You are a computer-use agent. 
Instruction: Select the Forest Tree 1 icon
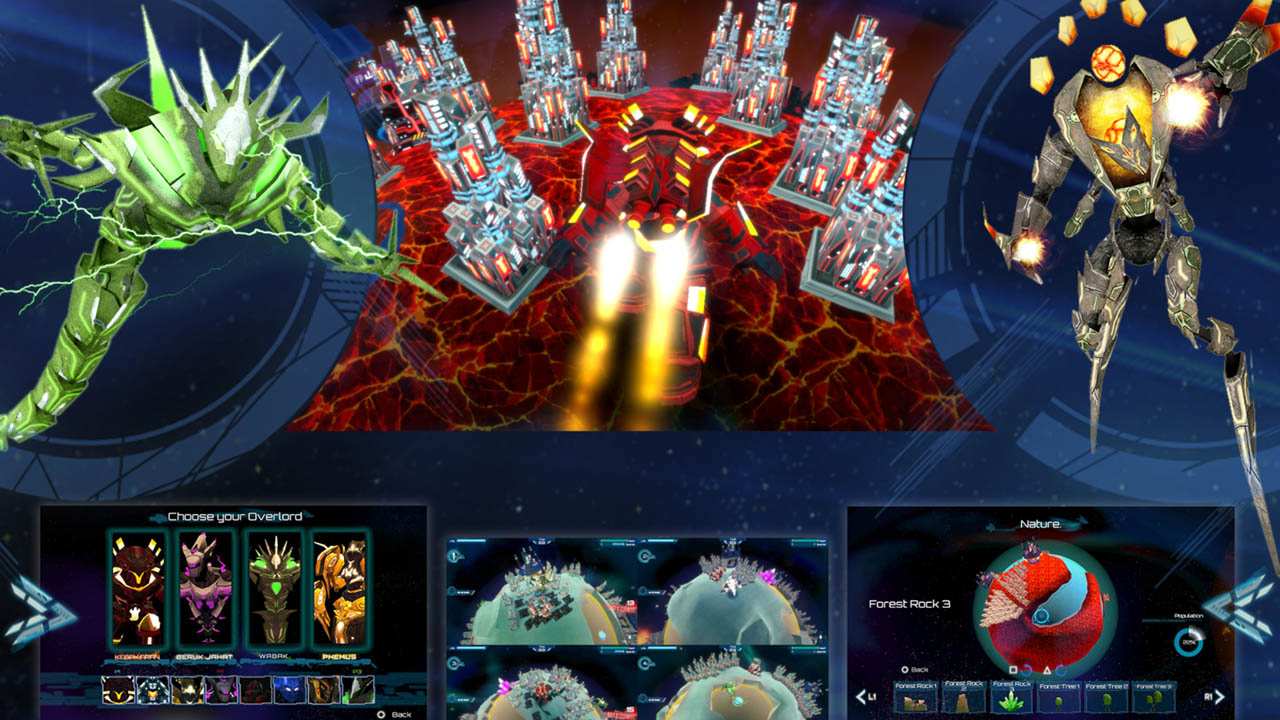(1058, 698)
